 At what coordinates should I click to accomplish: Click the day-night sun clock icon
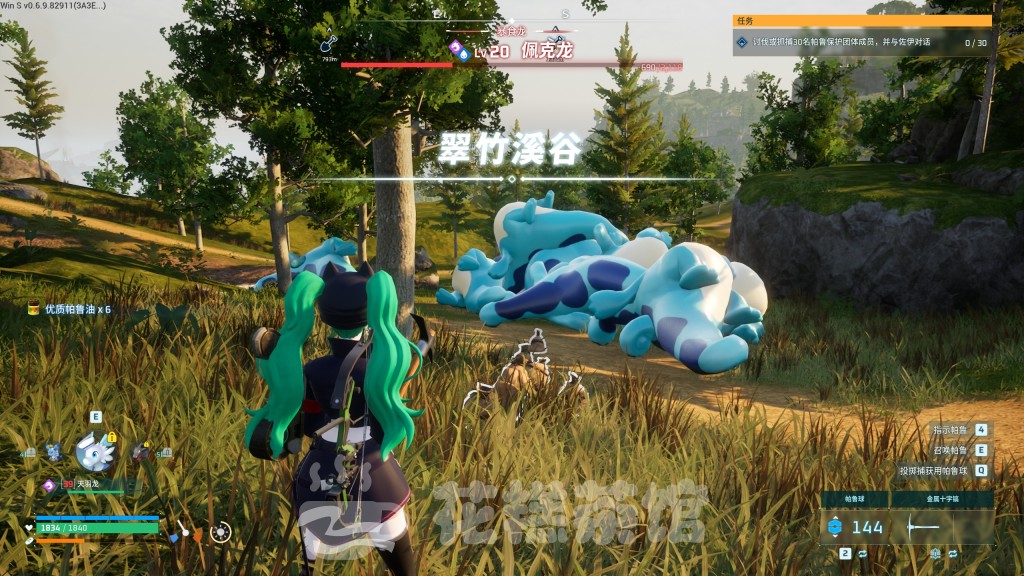click(221, 531)
